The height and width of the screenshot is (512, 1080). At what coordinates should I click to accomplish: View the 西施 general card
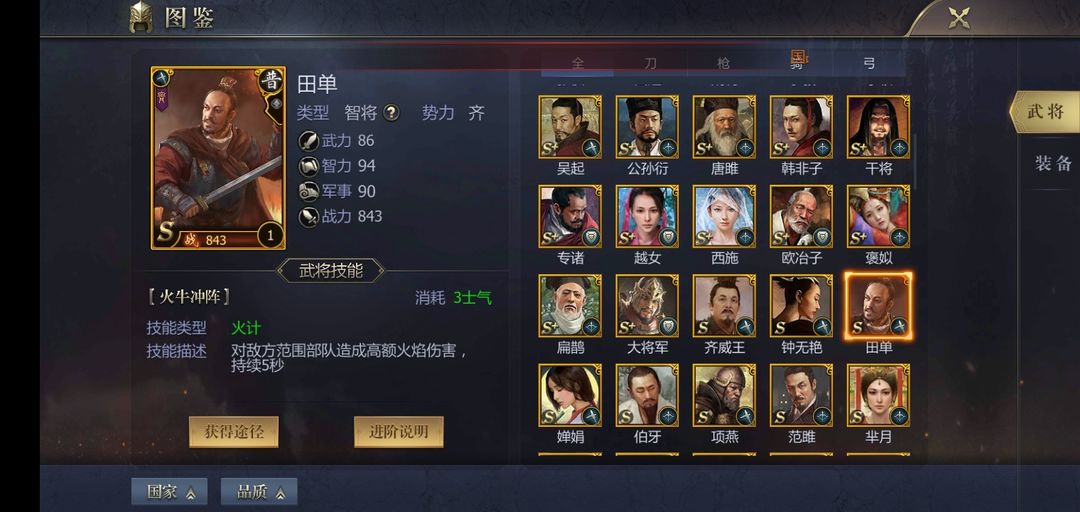pyautogui.click(x=724, y=216)
